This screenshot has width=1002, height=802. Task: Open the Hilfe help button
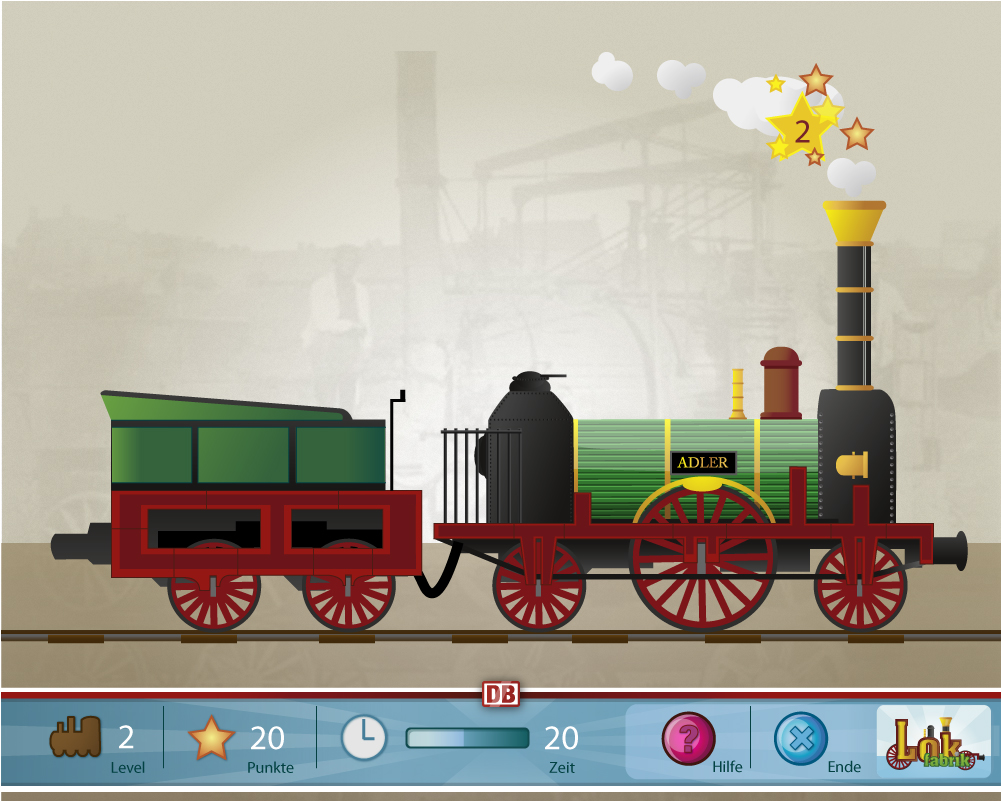(x=689, y=739)
